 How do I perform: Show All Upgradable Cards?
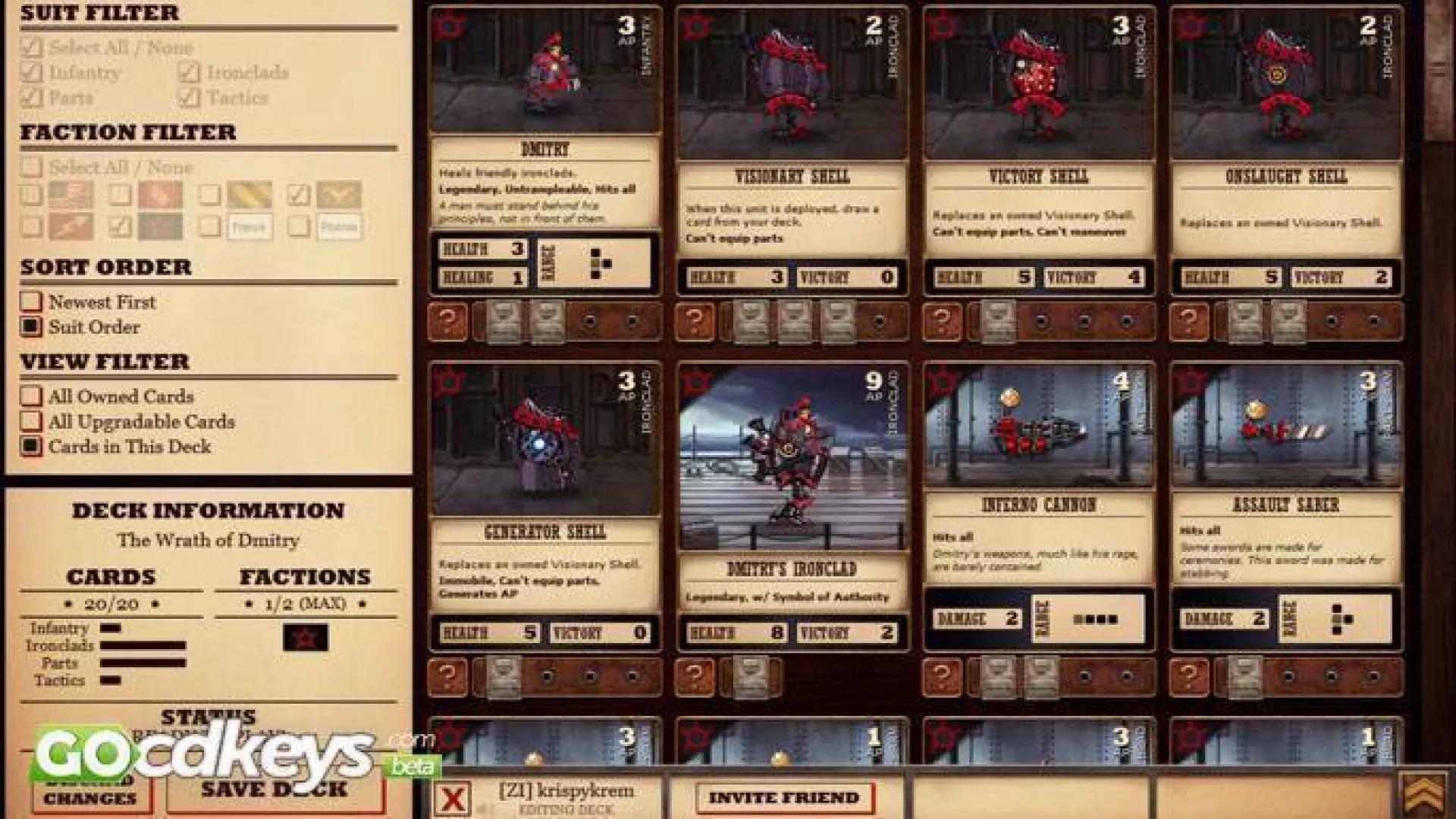pyautogui.click(x=31, y=421)
